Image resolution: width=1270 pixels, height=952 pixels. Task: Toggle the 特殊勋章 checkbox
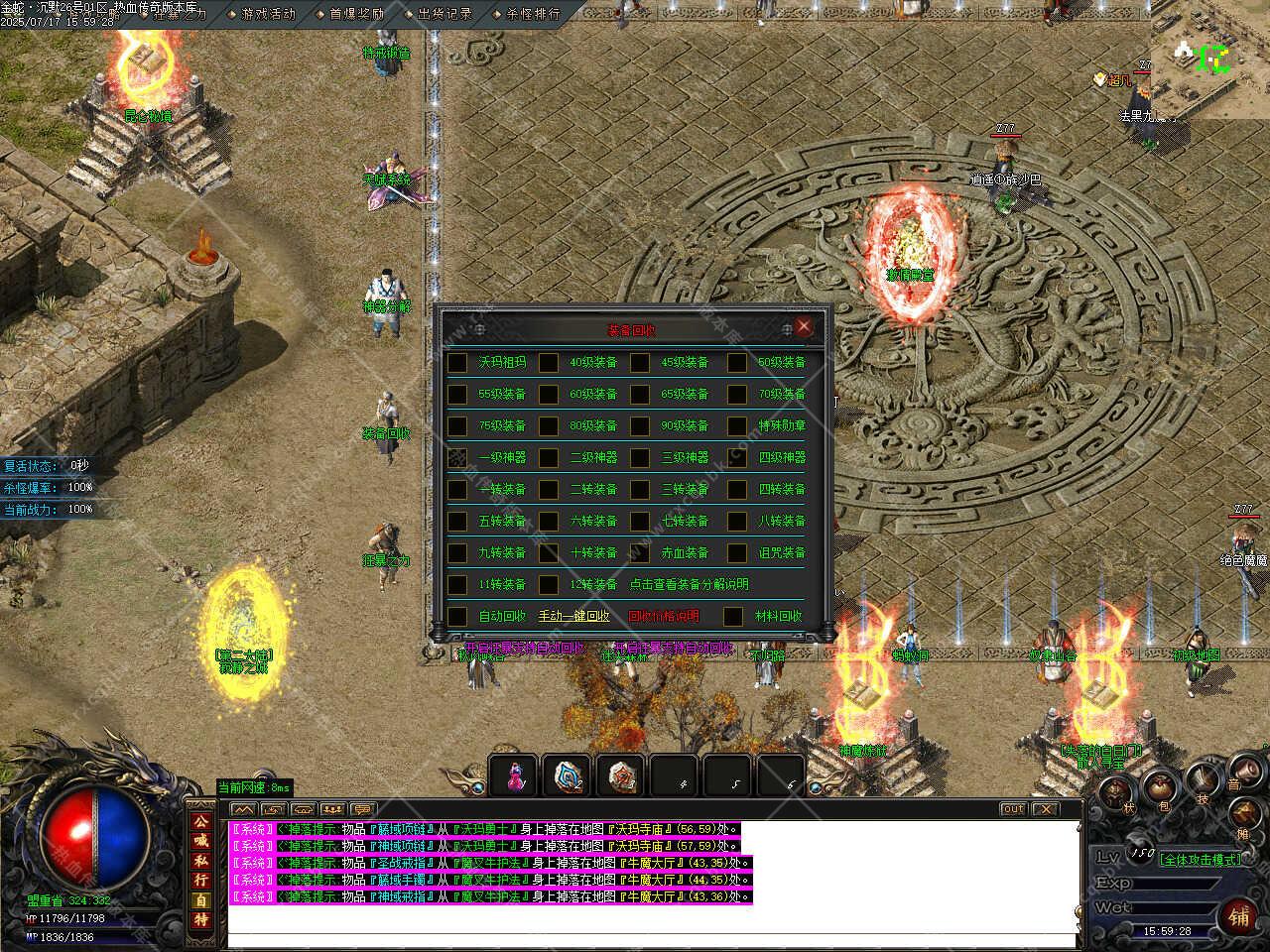point(736,426)
